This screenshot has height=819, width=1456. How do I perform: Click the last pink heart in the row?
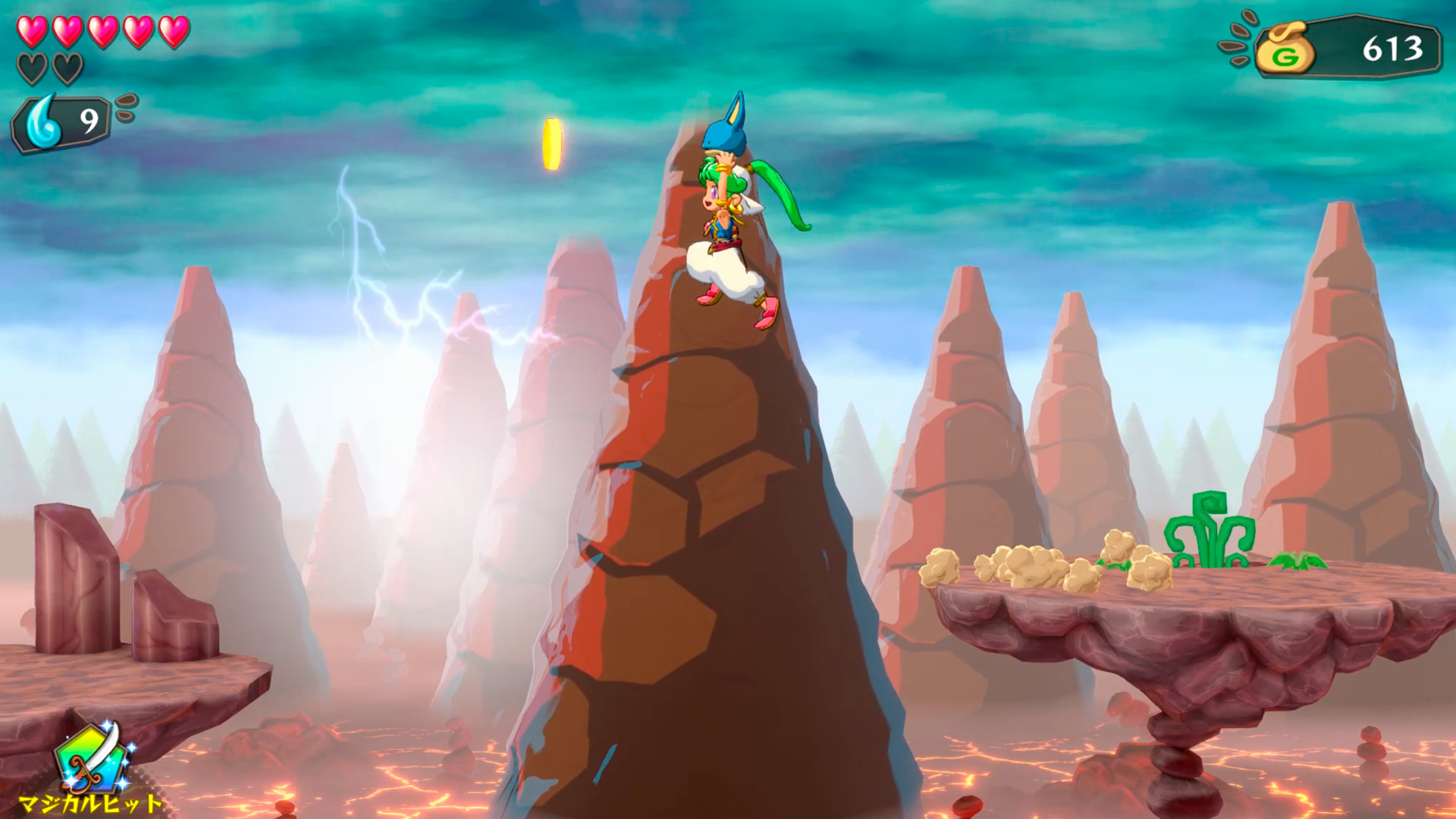coord(174,32)
